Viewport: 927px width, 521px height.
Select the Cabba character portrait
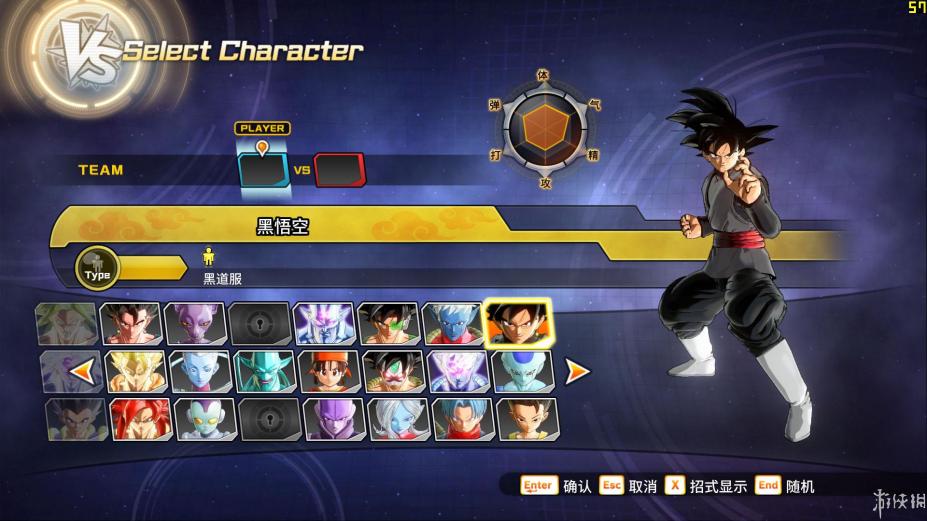click(527, 419)
